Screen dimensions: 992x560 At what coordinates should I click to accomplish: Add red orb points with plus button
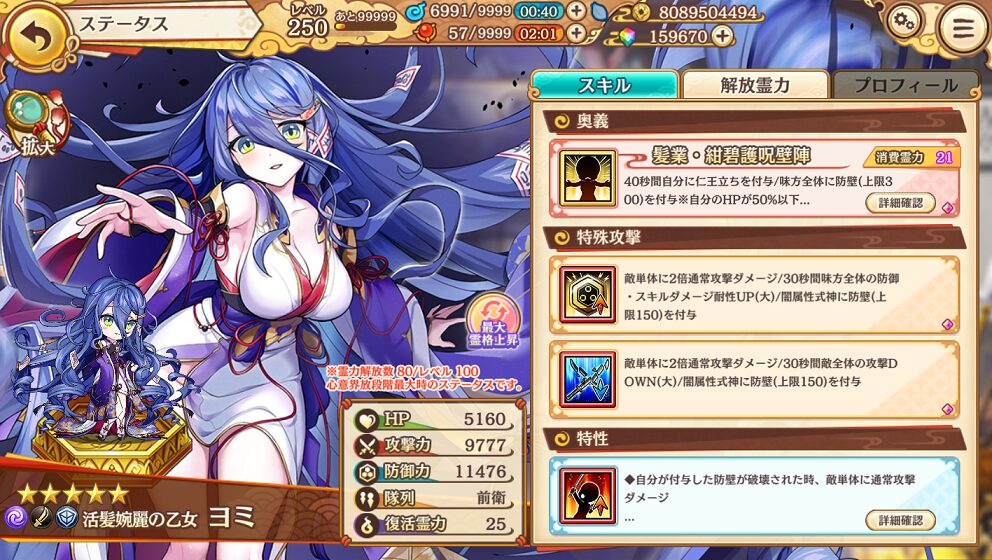(577, 33)
